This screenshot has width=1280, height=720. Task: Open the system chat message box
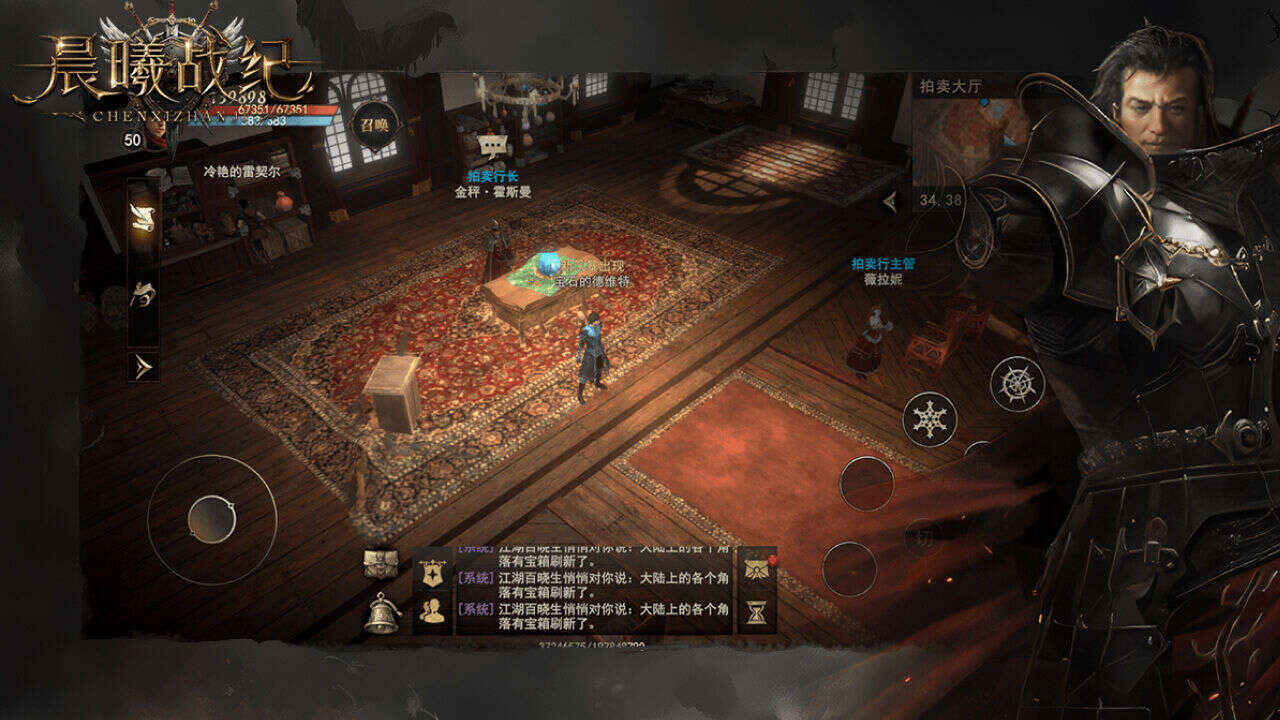pyautogui.click(x=594, y=590)
